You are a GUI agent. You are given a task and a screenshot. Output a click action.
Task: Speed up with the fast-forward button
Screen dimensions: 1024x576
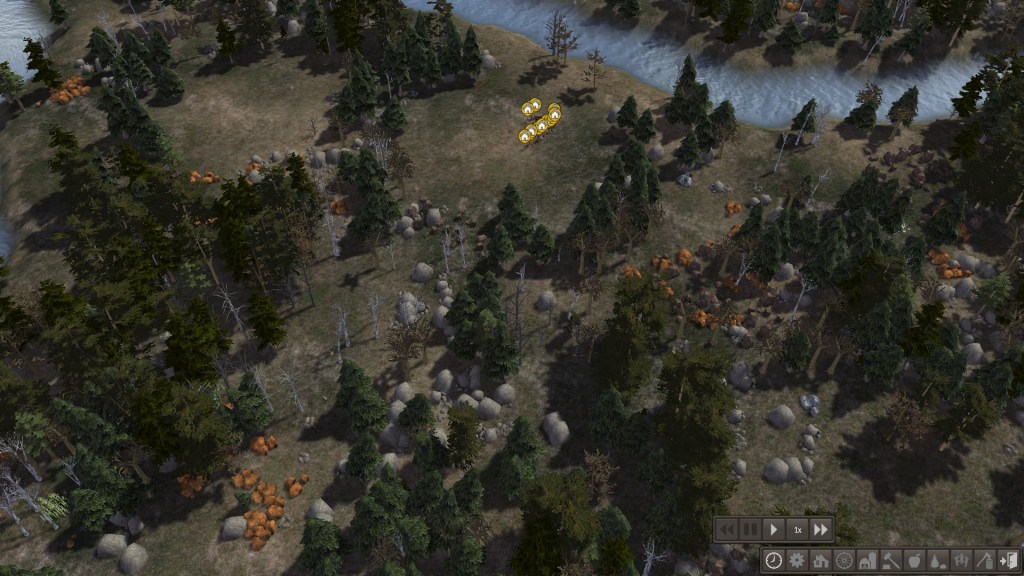[x=821, y=529]
